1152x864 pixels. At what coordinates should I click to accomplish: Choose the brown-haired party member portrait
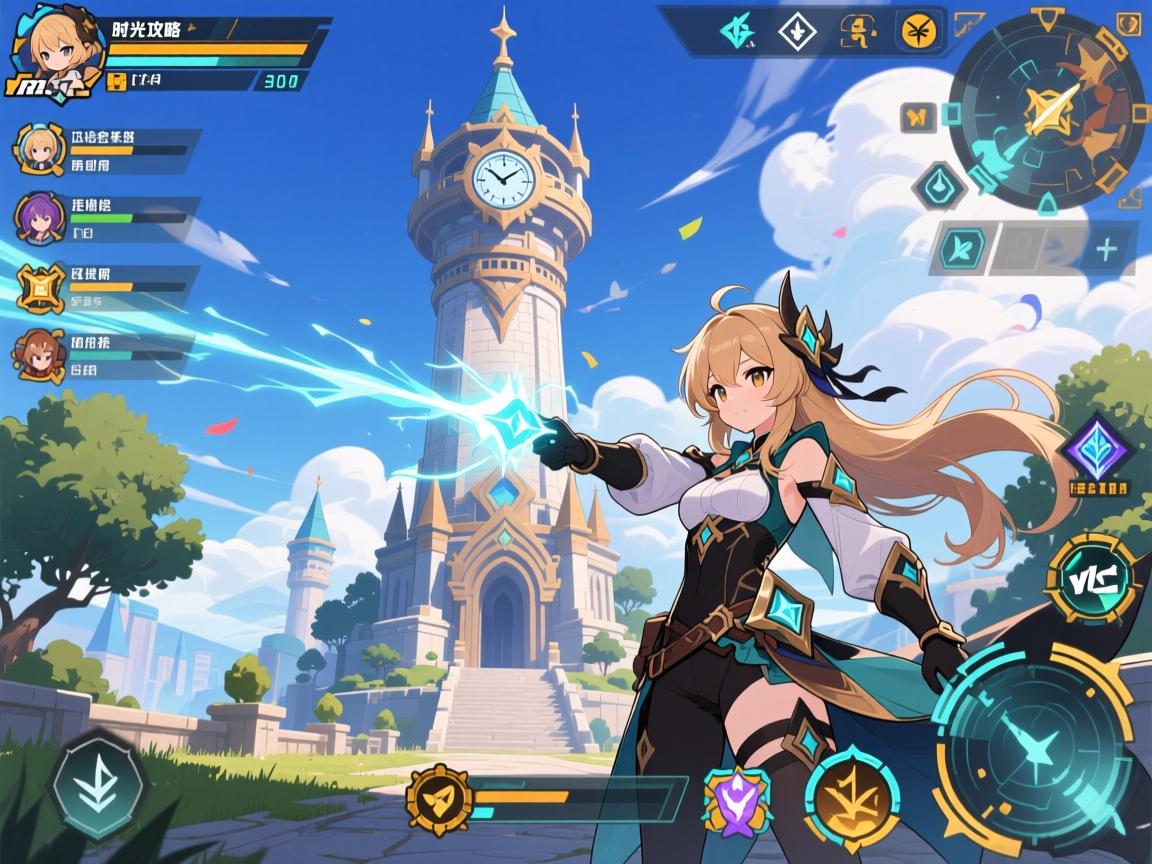(38, 356)
